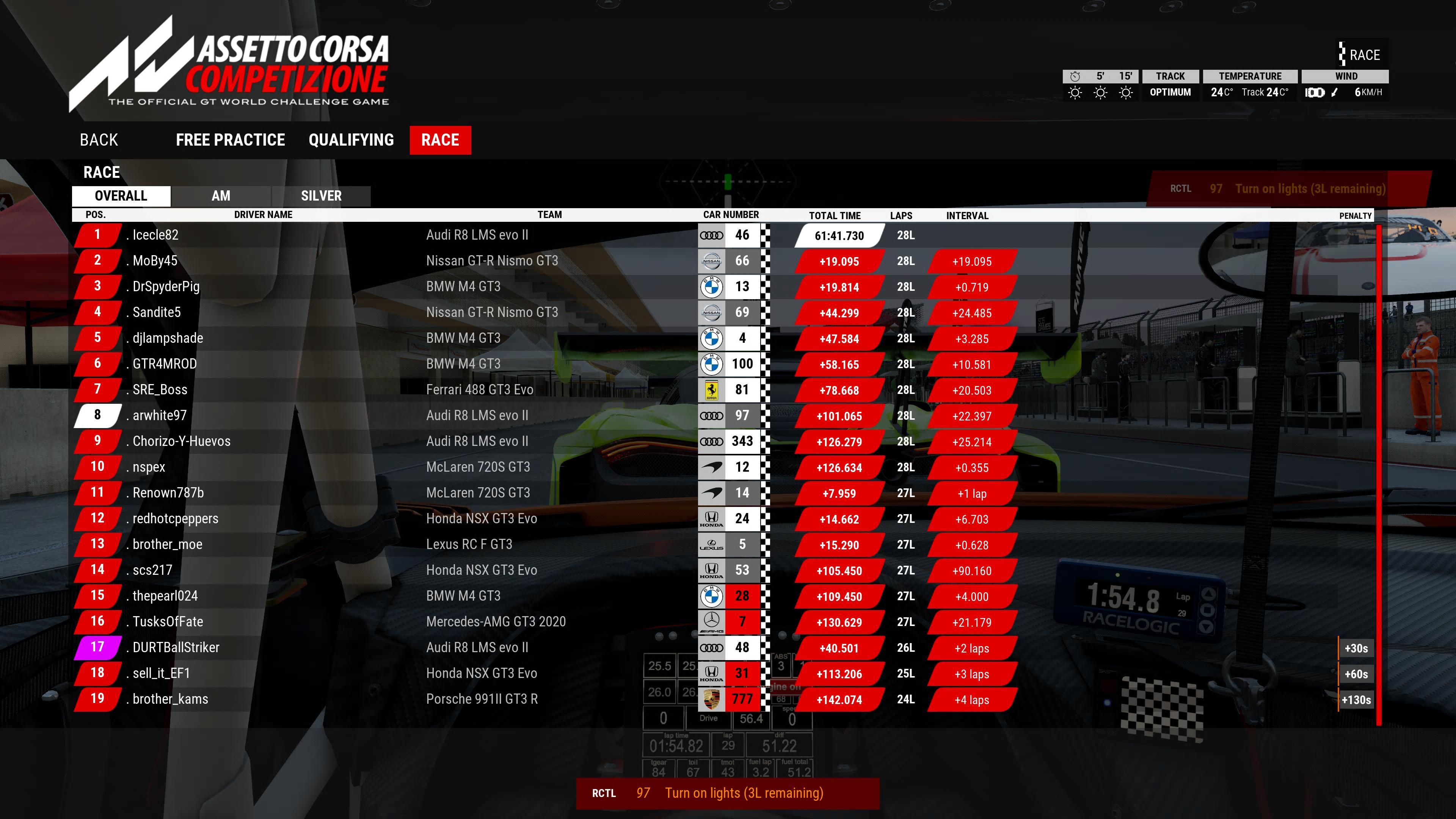Image resolution: width=1456 pixels, height=819 pixels.
Task: Select DURTBallStriker's result row
Action: 176,648
